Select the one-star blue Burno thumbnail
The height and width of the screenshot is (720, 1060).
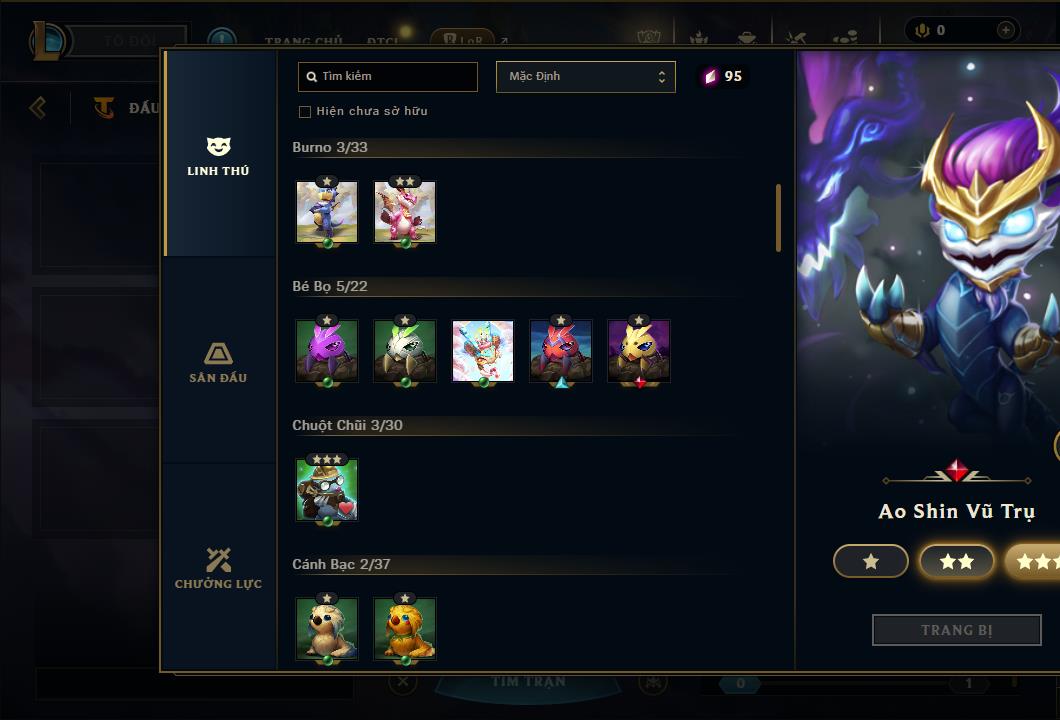[x=327, y=212]
